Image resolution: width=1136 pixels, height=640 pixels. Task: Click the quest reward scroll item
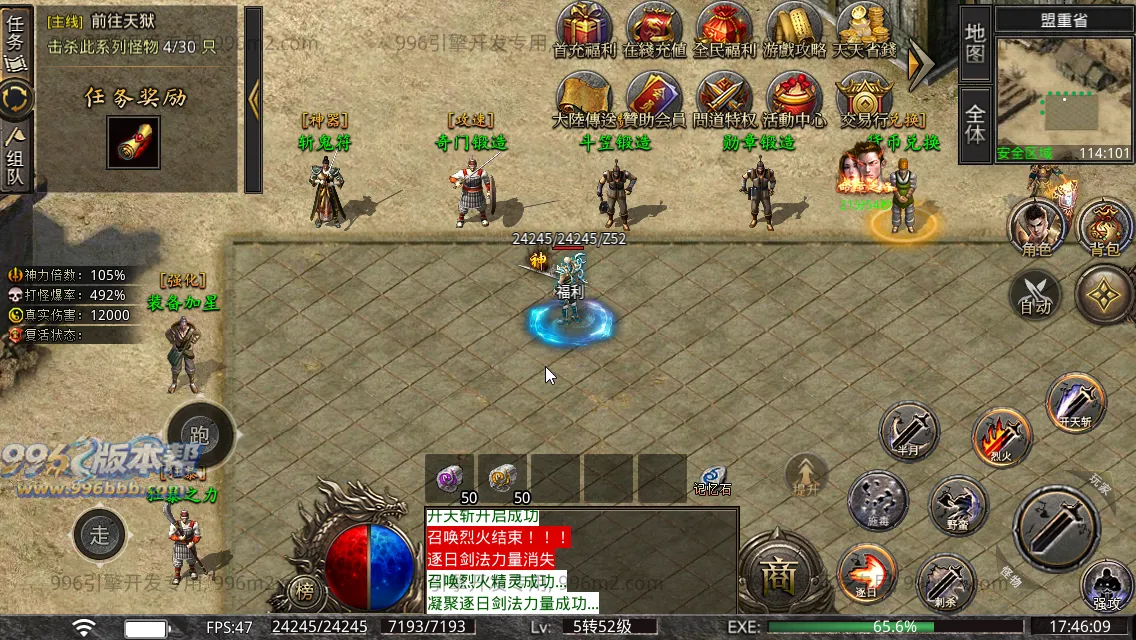133,144
